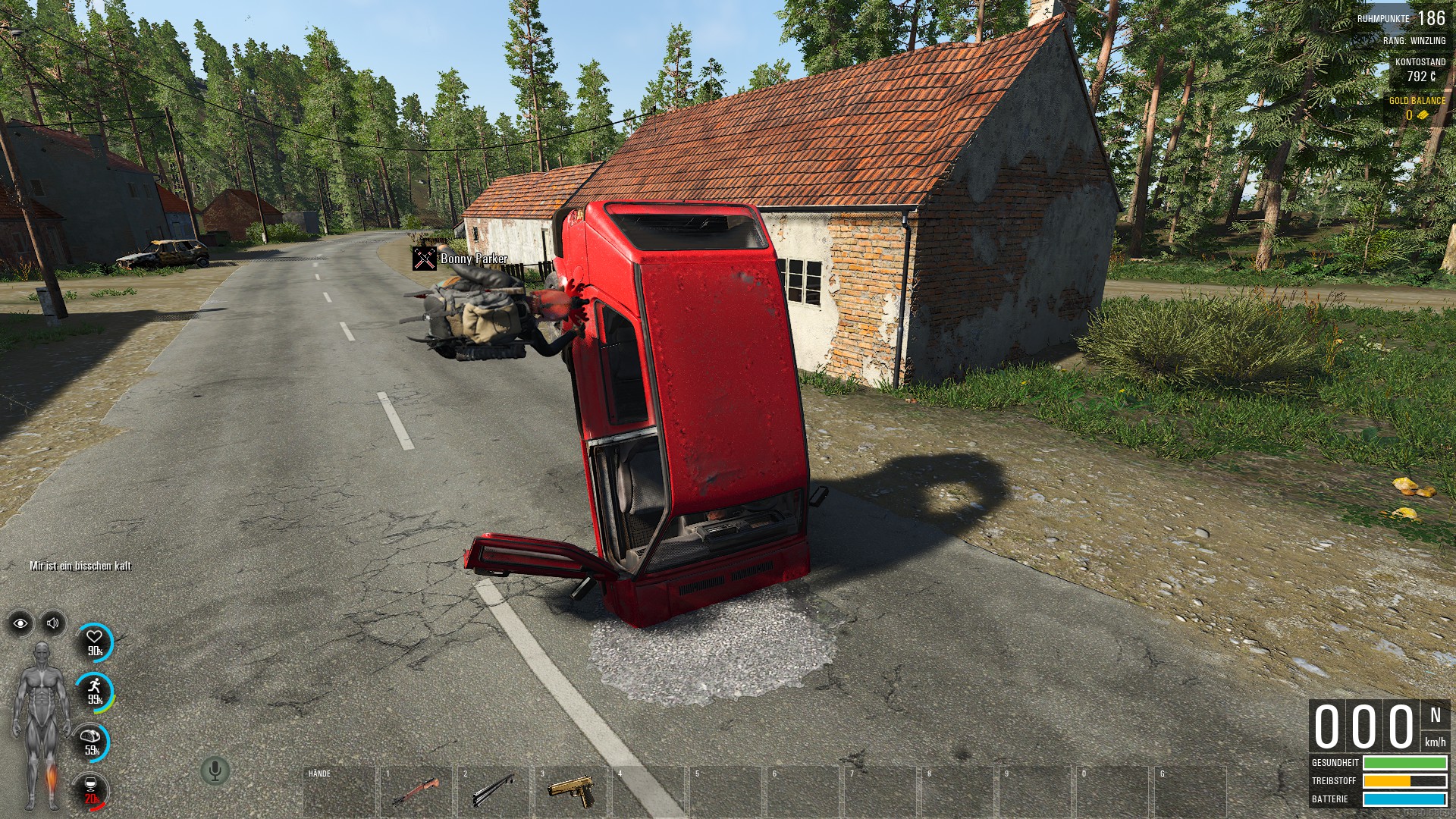Open the body anatomy figure
Image resolution: width=1456 pixels, height=819 pixels.
pos(40,726)
